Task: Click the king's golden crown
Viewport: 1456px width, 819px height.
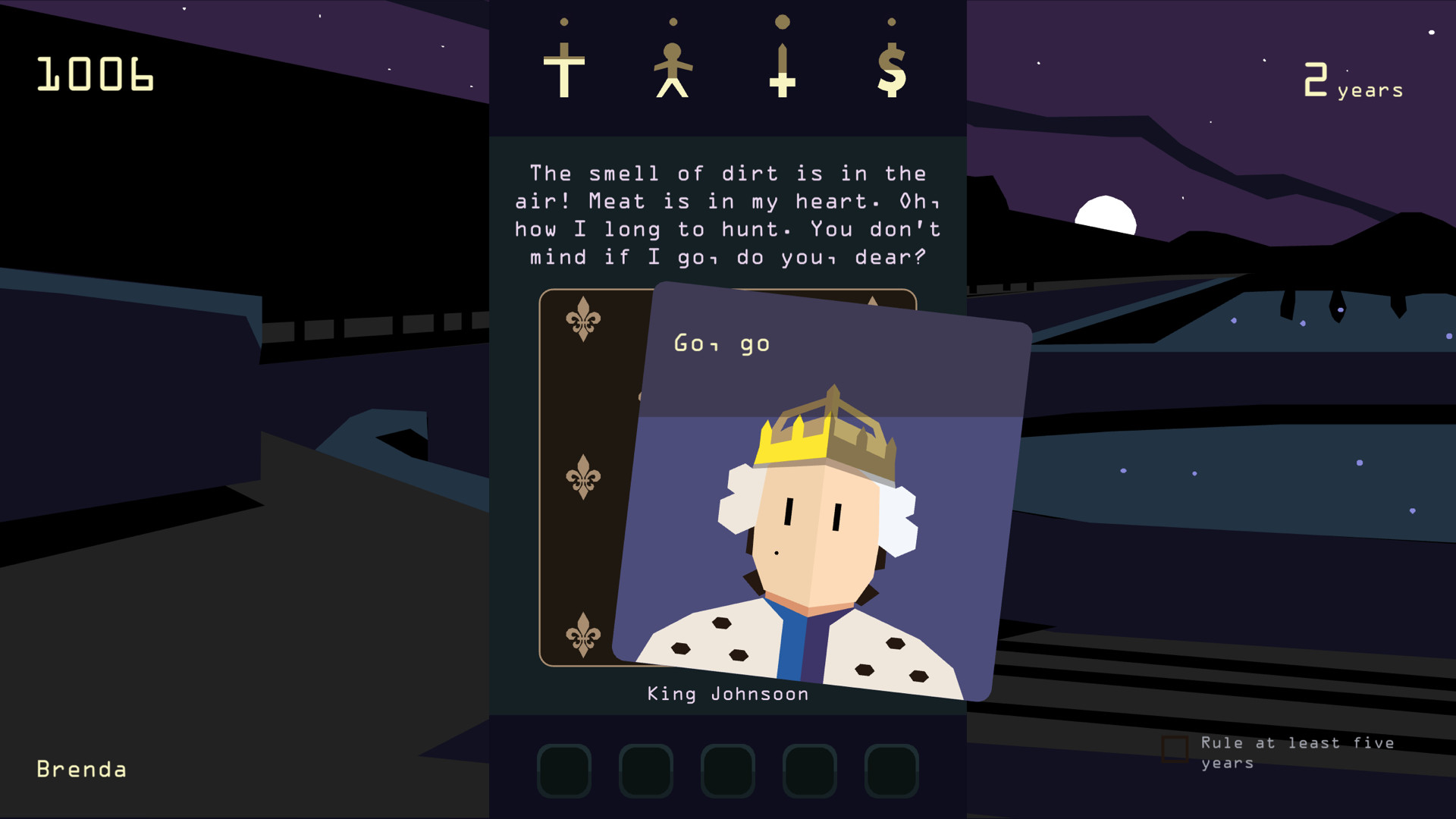Action: click(828, 436)
